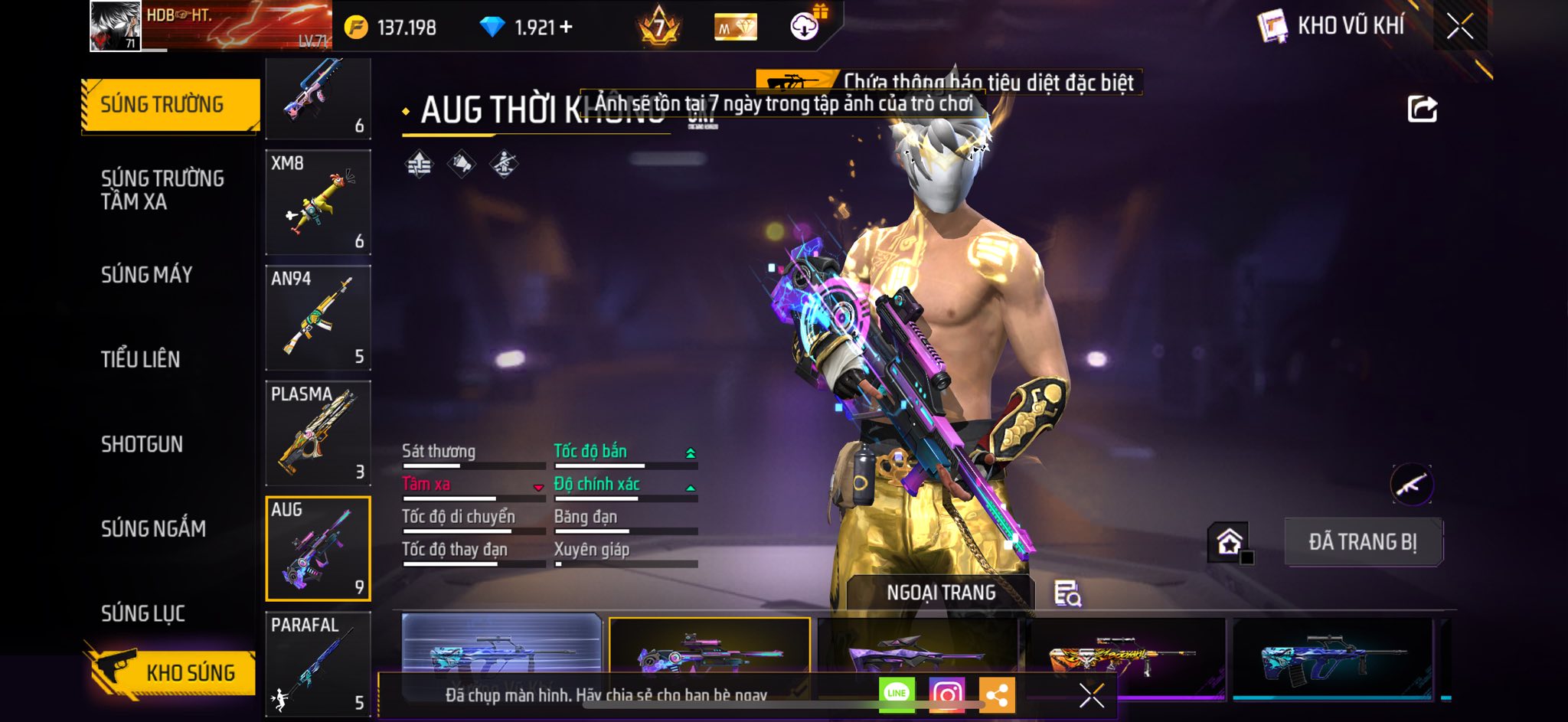The image size is (1568, 722).
Task: Choose the AN94 weapon tile
Action: 318,318
